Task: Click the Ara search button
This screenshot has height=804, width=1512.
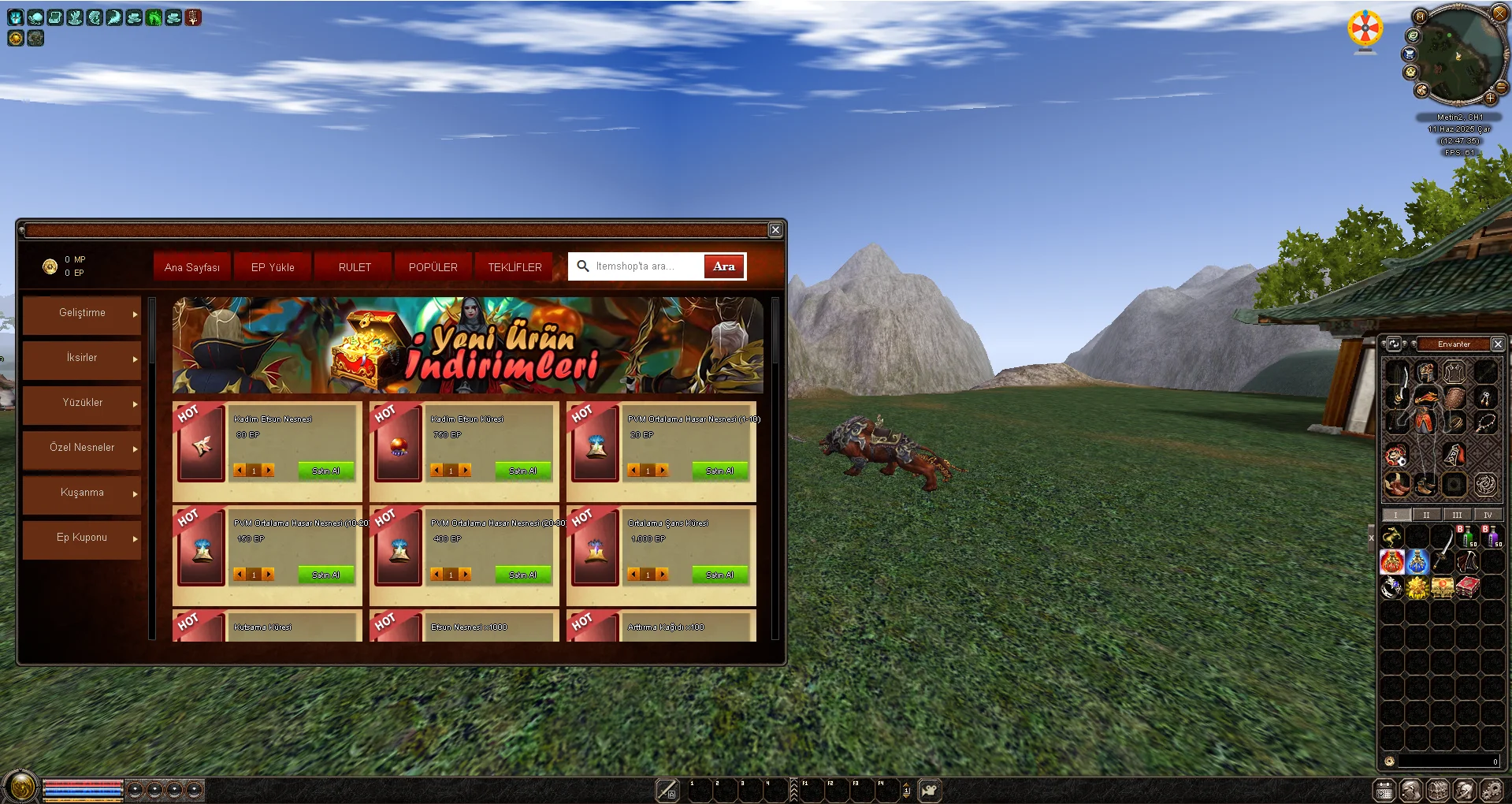Action: [723, 266]
